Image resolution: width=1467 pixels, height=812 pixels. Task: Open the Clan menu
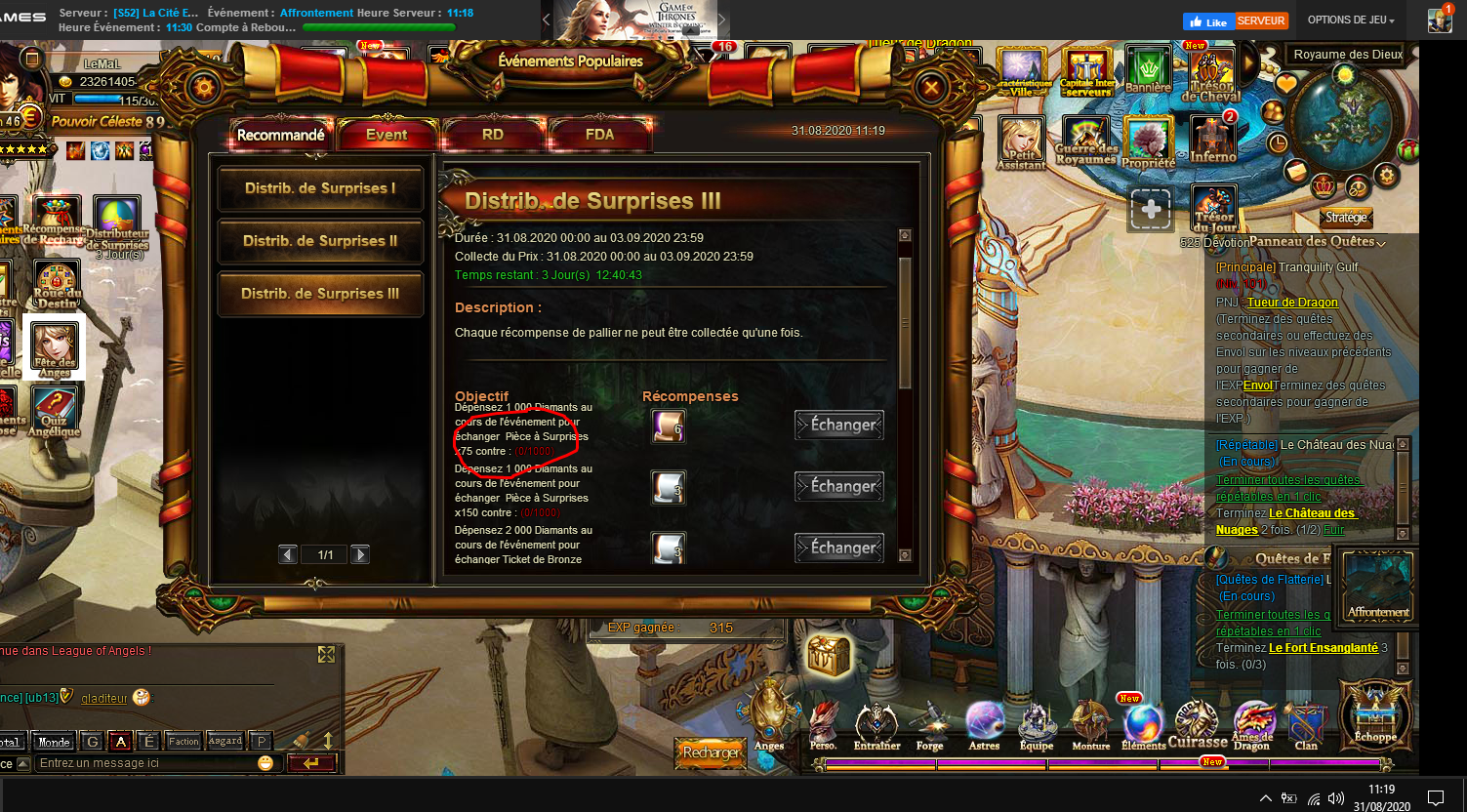point(1306,728)
